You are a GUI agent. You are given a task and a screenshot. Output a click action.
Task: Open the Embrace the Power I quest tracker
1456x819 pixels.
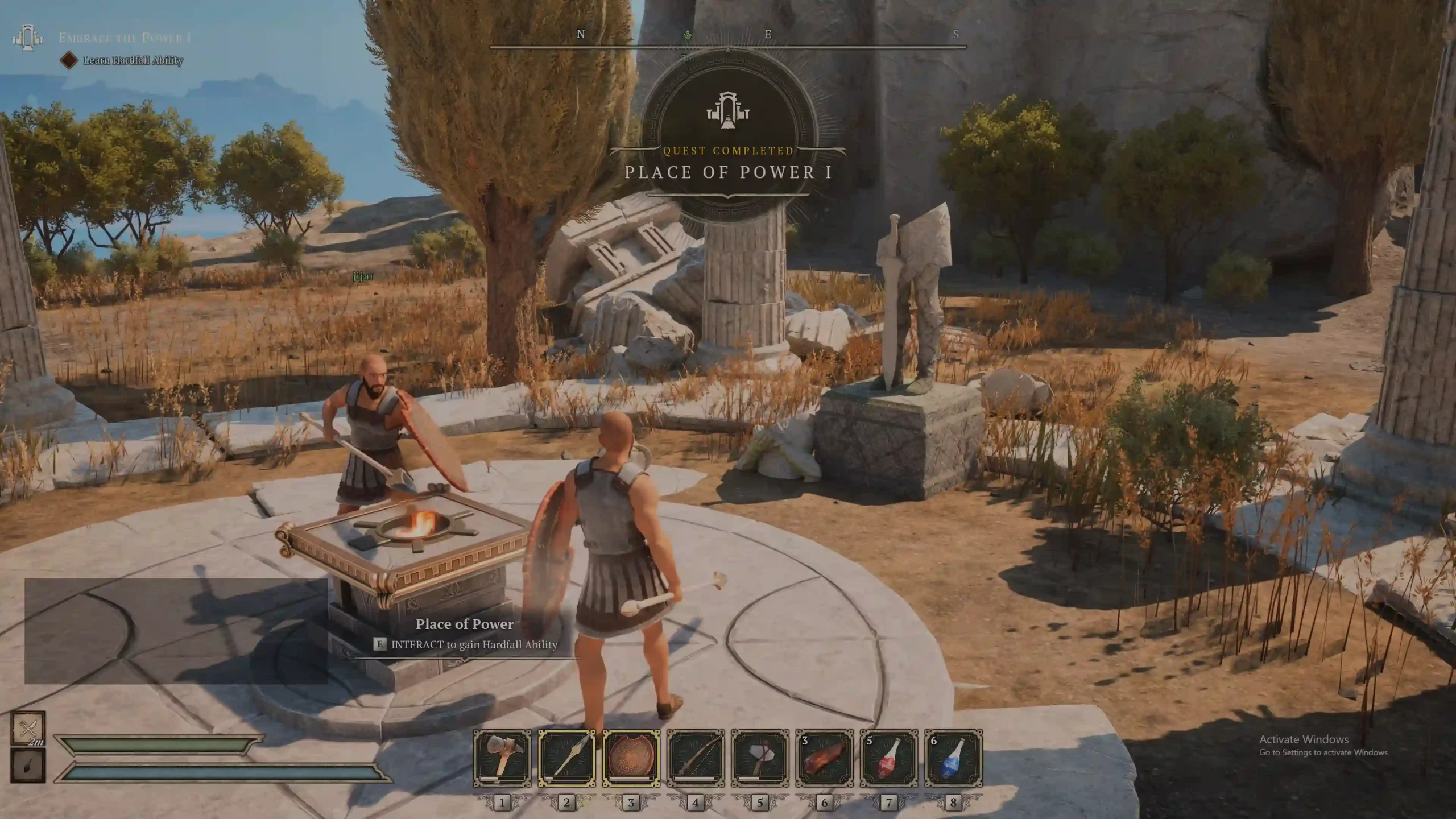[x=125, y=38]
